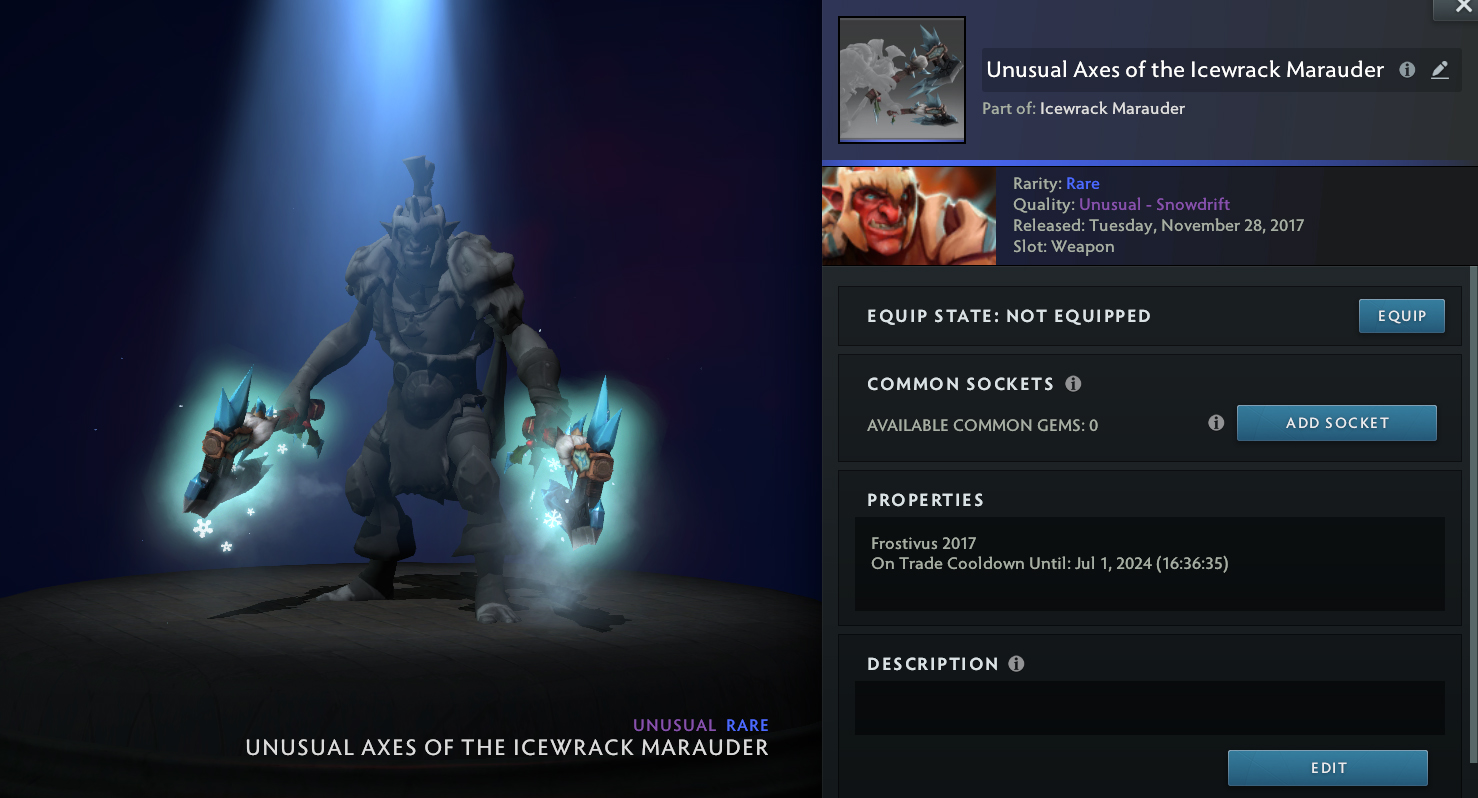Screen dimensions: 1478x798
Task: Open the Icewrack Marauder set link
Action: 1112,108
